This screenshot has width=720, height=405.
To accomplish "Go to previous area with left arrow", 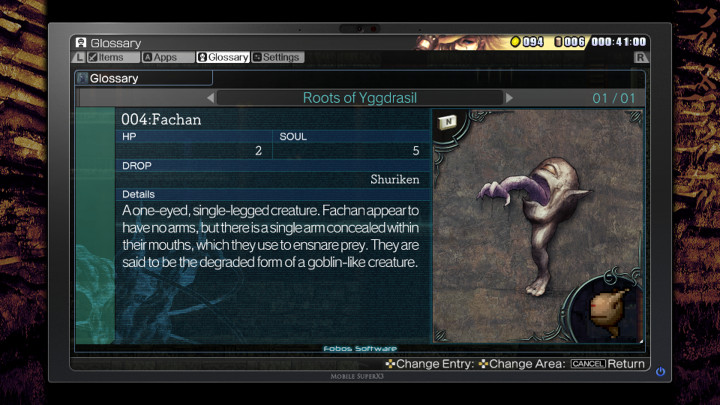I will [210, 98].
